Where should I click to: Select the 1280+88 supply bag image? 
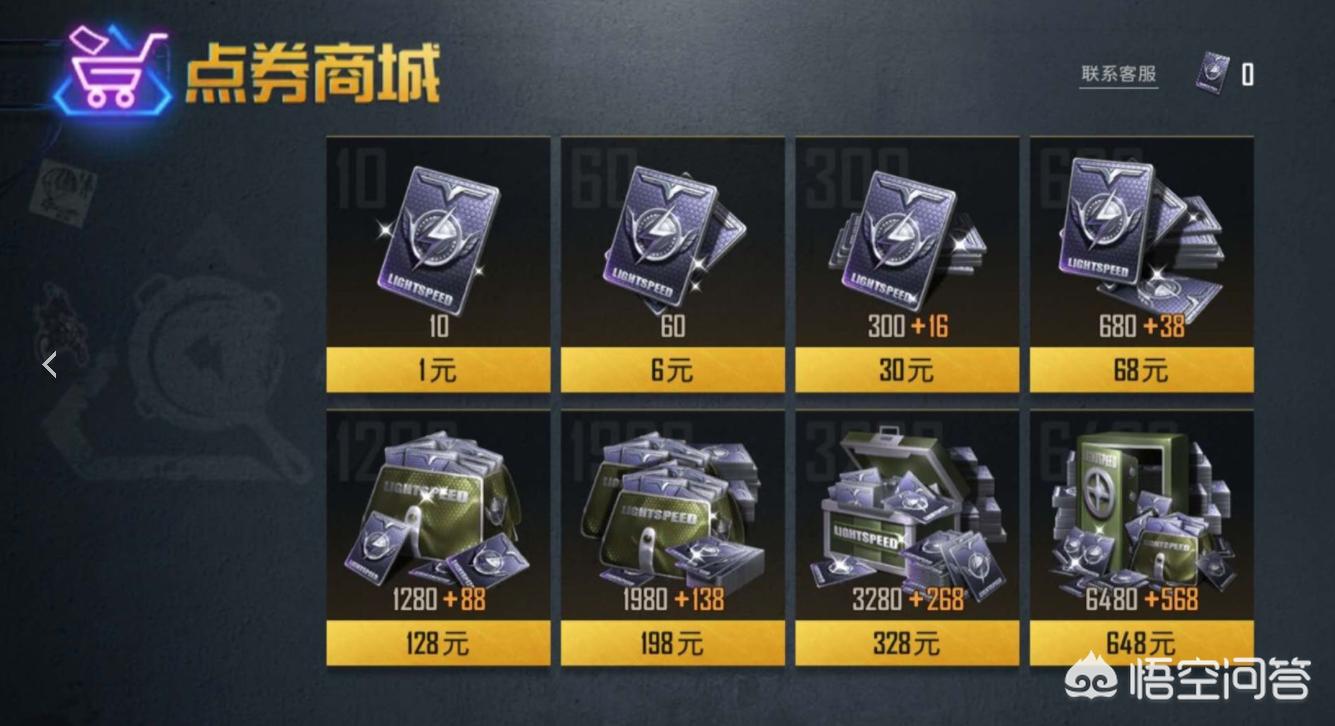[437, 510]
